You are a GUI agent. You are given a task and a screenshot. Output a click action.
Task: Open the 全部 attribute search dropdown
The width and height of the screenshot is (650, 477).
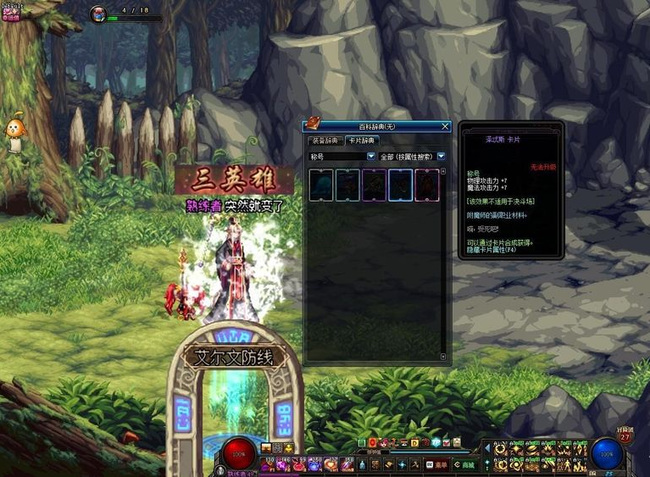(441, 157)
